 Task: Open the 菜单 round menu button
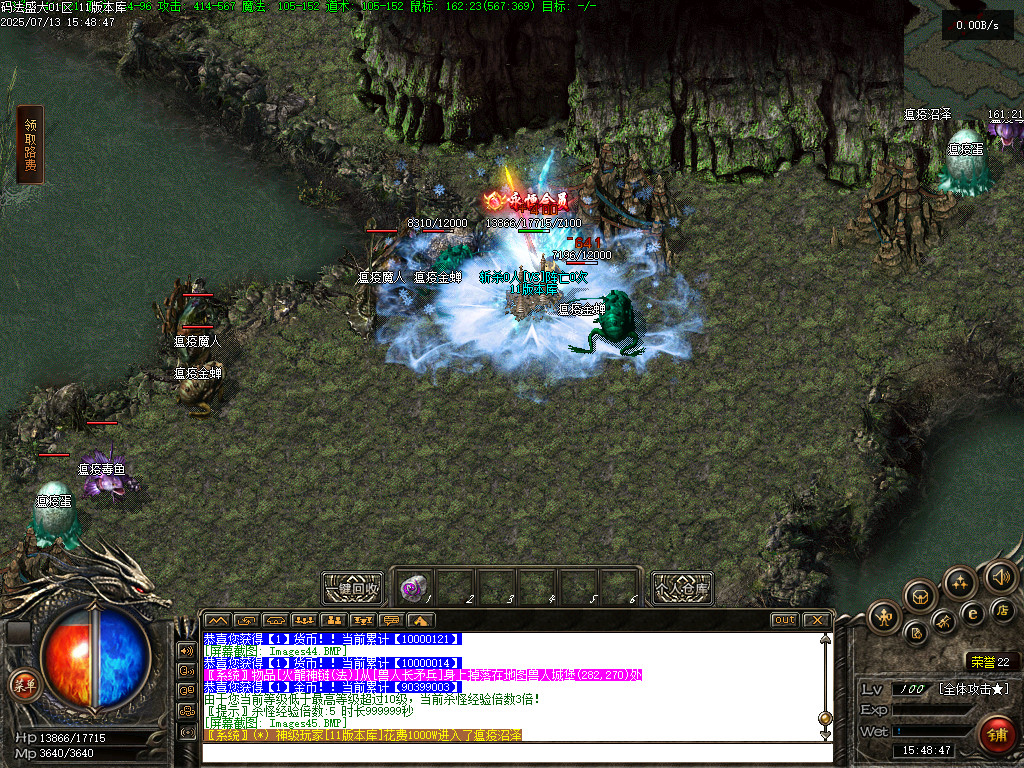click(x=22, y=685)
